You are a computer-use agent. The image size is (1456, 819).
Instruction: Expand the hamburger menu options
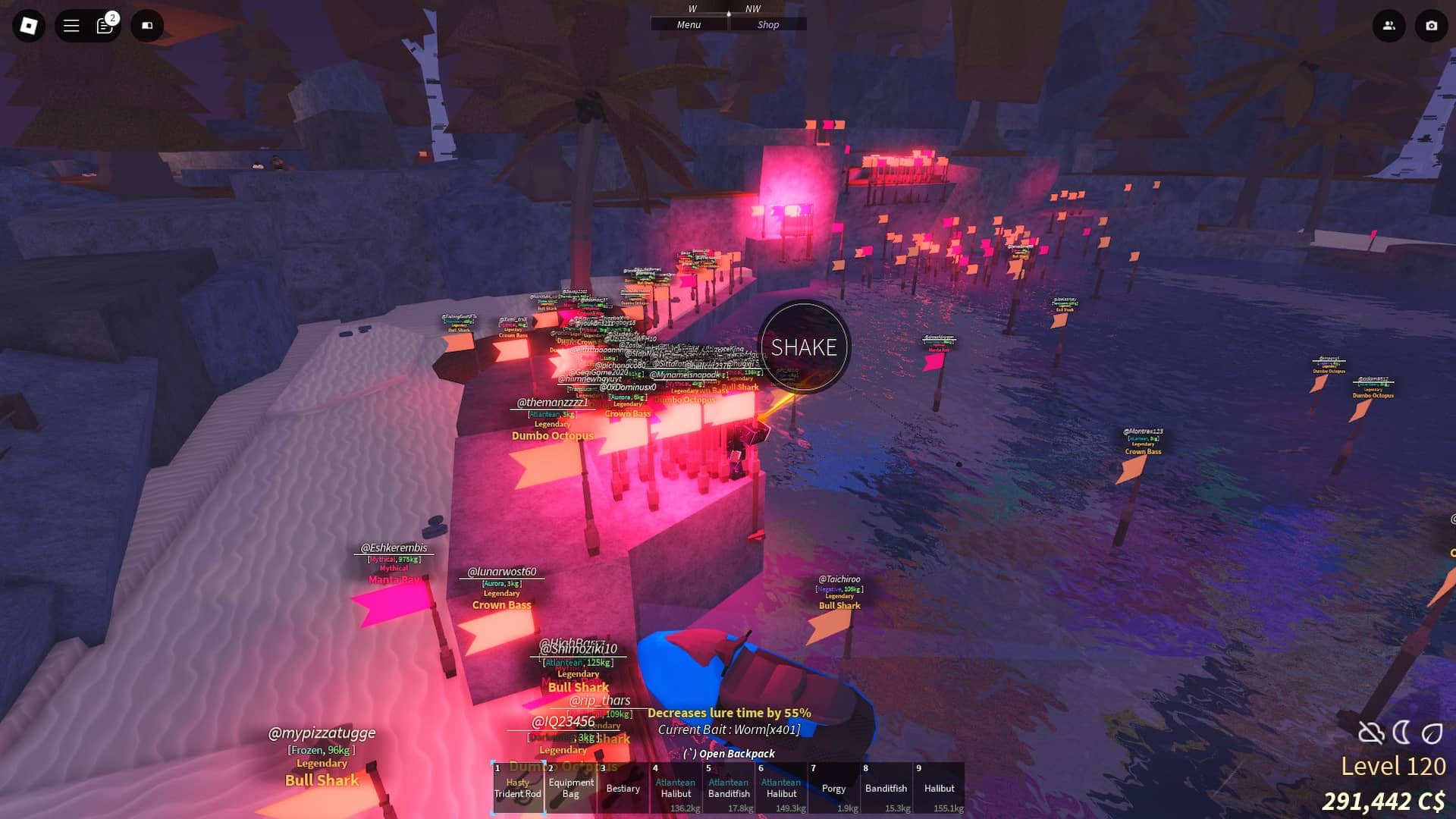point(70,25)
